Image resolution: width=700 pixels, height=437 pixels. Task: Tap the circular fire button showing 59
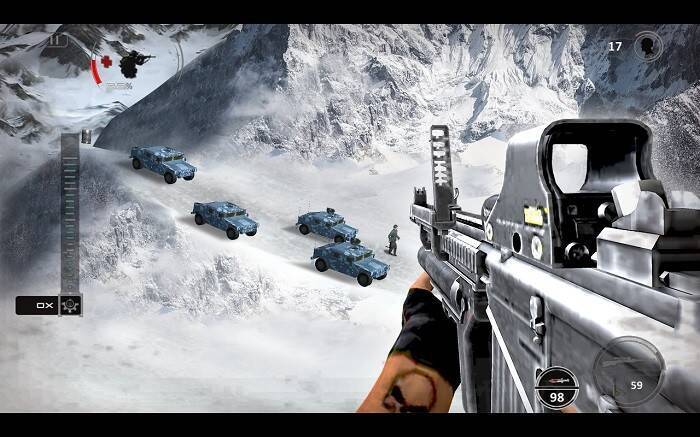627,370
